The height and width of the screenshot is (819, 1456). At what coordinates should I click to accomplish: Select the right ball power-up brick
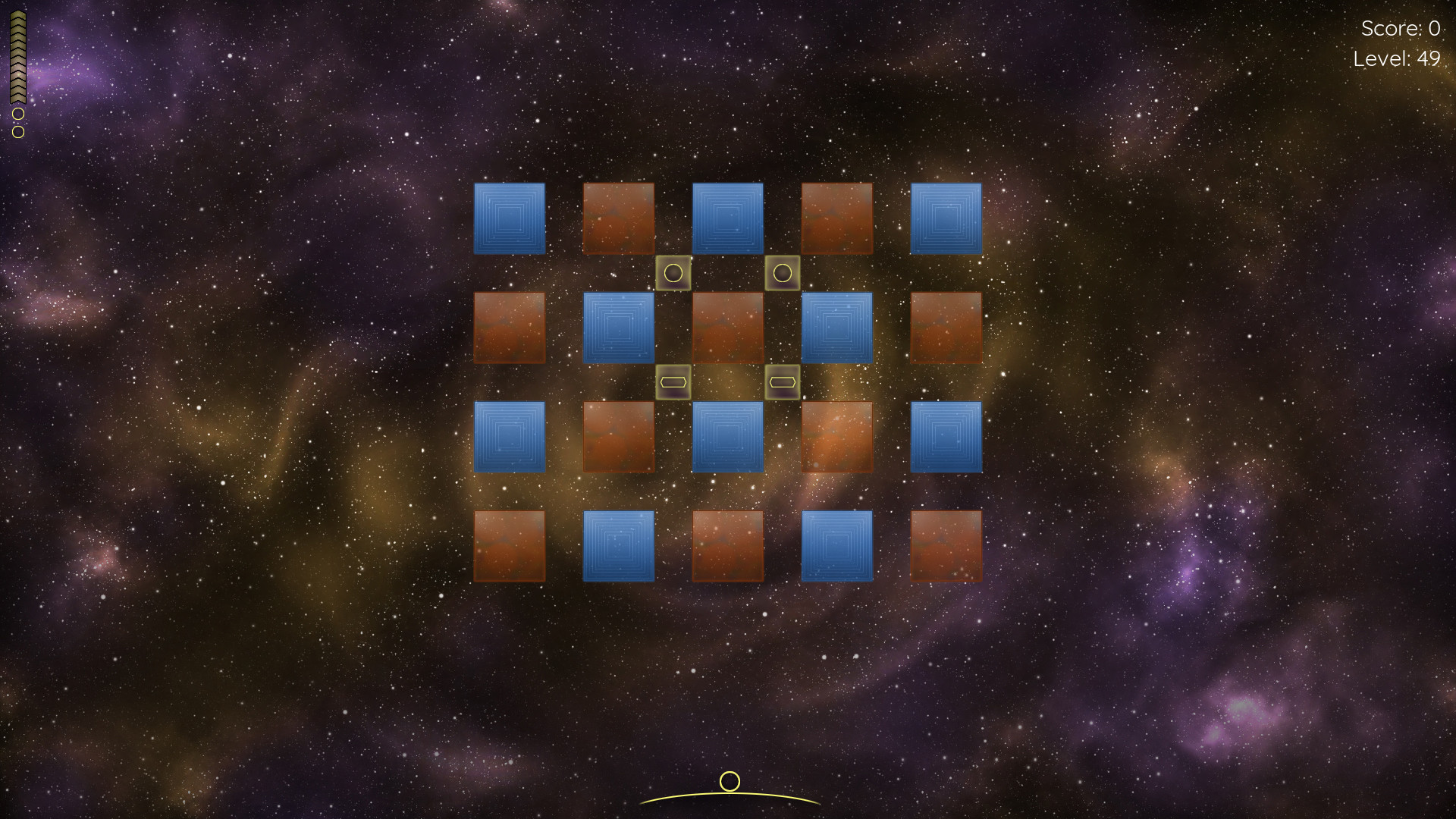(x=783, y=271)
